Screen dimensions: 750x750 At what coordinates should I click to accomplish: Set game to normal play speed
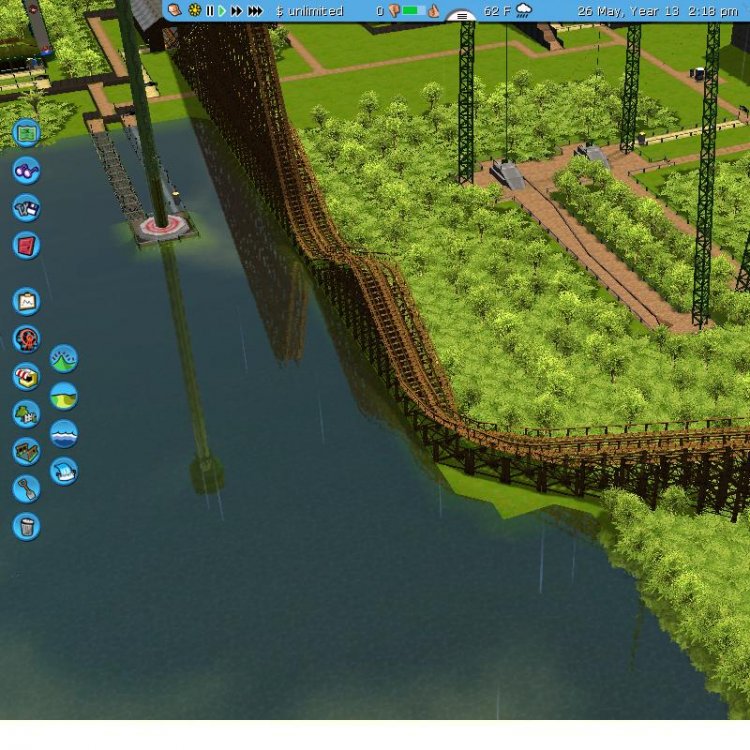pos(222,11)
